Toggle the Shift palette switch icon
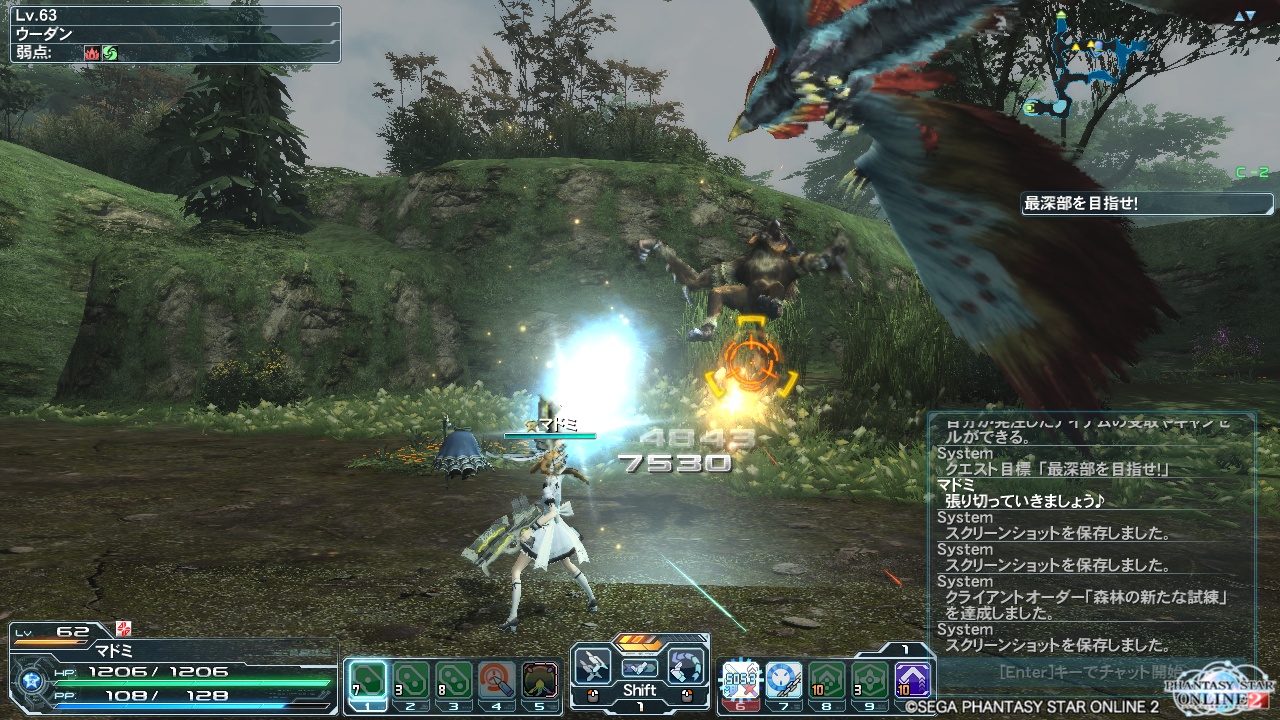Image resolution: width=1280 pixels, height=720 pixels. coord(640,667)
